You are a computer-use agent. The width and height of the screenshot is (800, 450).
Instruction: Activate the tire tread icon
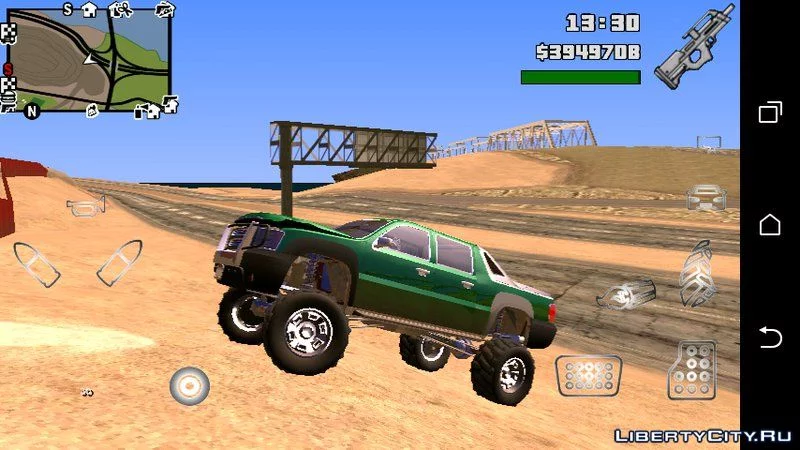click(x=697, y=272)
